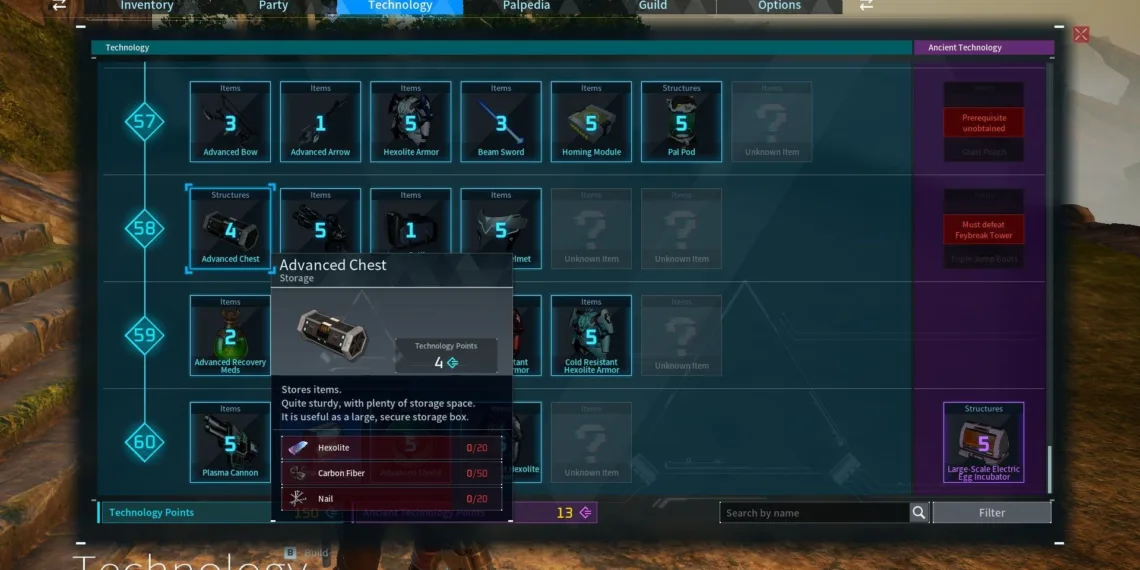
Task: Select the Advanced Bow technology
Action: pos(230,121)
